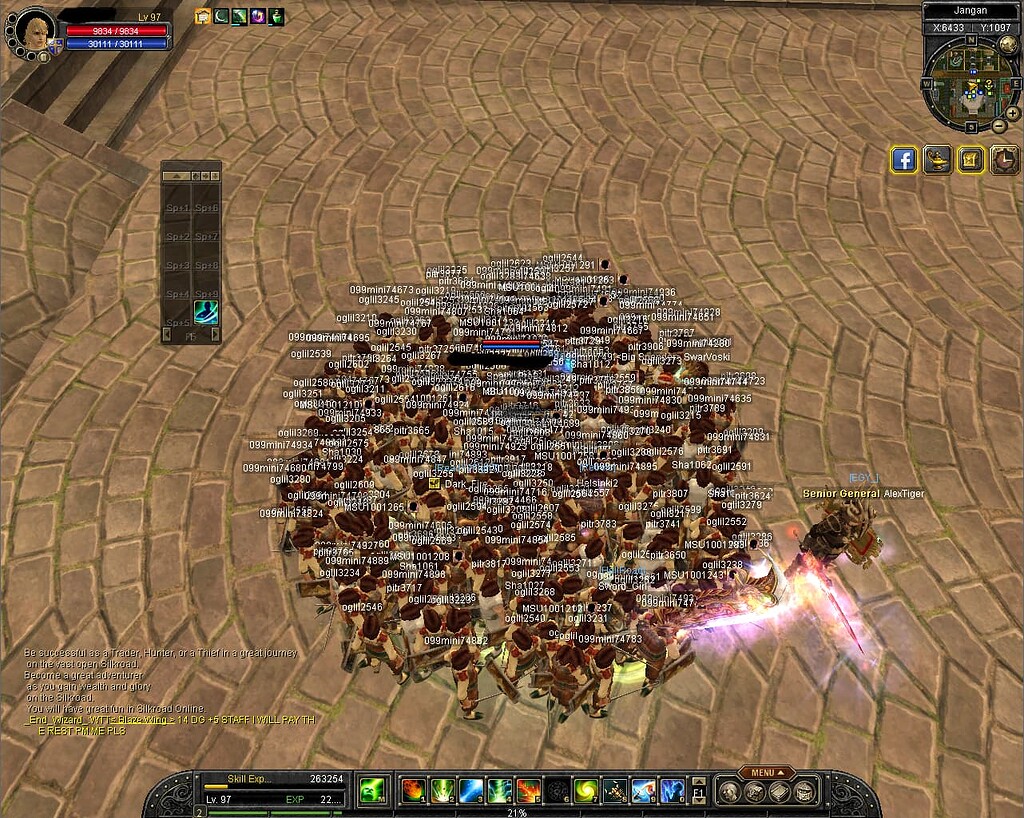
Task: Click the green boot skill in side panel
Action: pyautogui.click(x=206, y=311)
